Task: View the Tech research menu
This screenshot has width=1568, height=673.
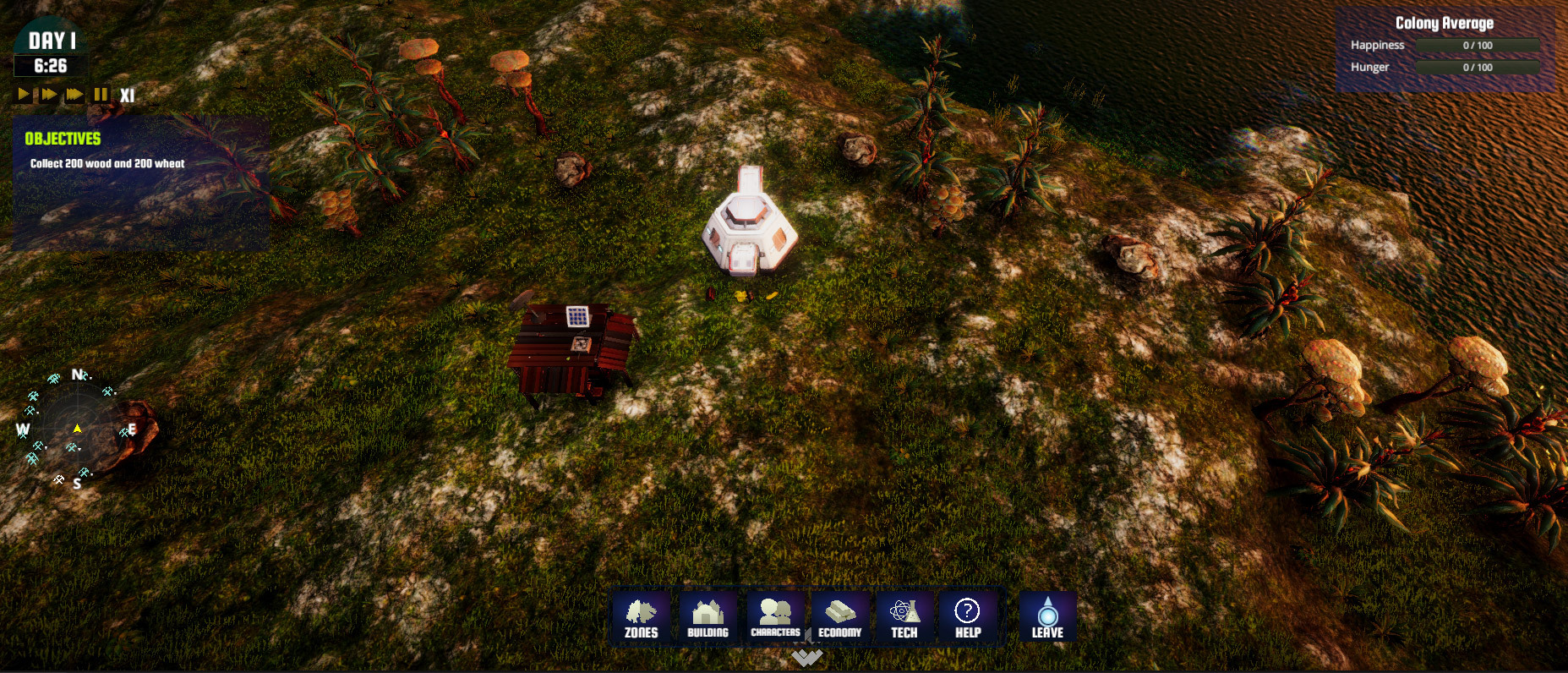Action: pos(904,618)
